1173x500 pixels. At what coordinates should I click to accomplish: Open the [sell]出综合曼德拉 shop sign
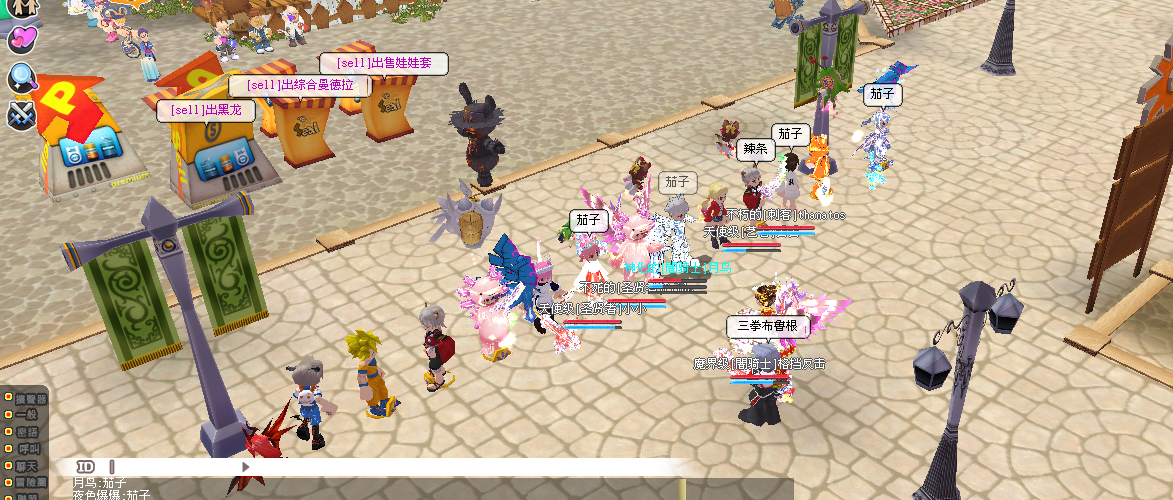point(300,86)
